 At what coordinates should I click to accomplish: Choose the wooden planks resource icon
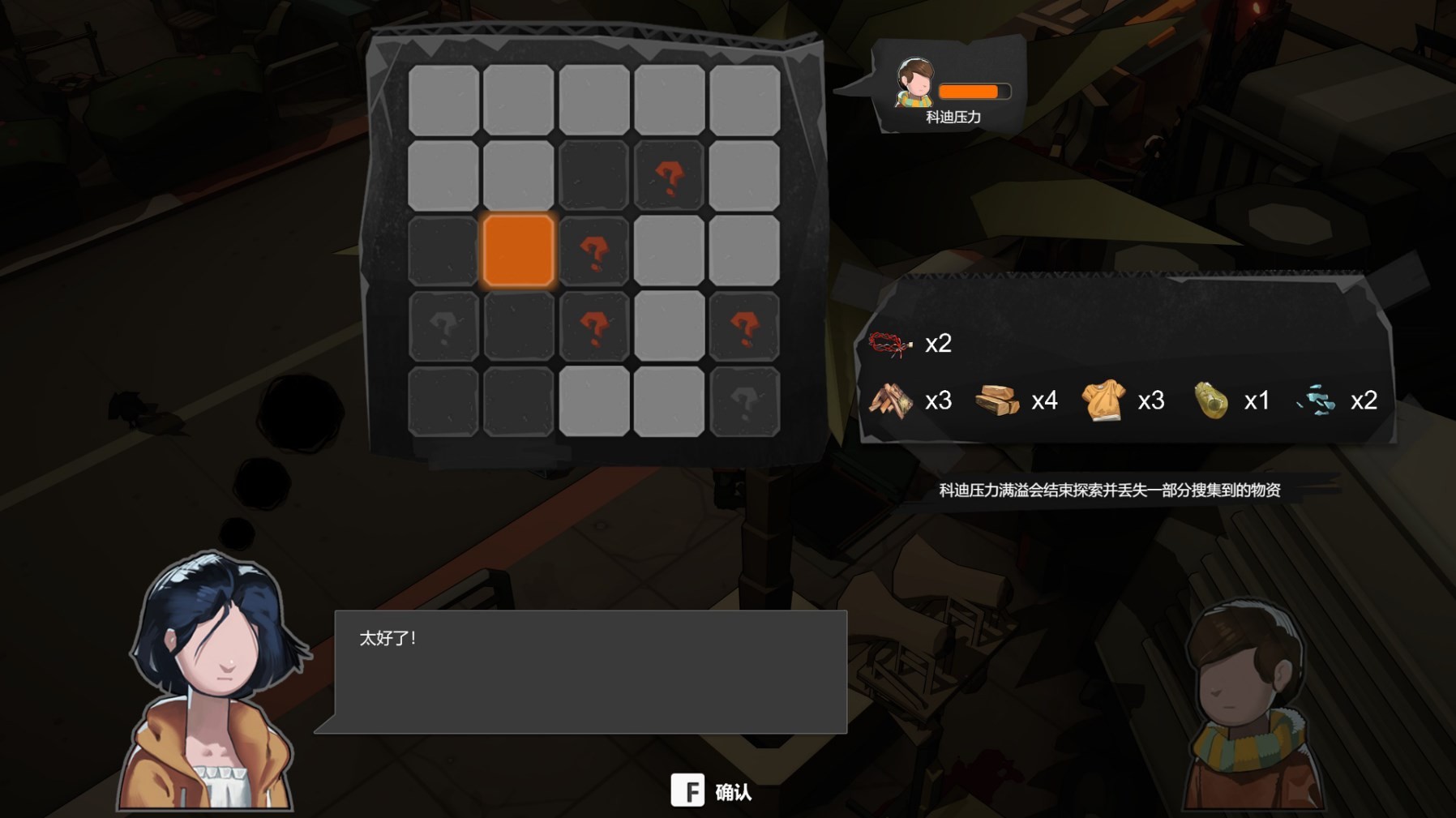click(996, 400)
